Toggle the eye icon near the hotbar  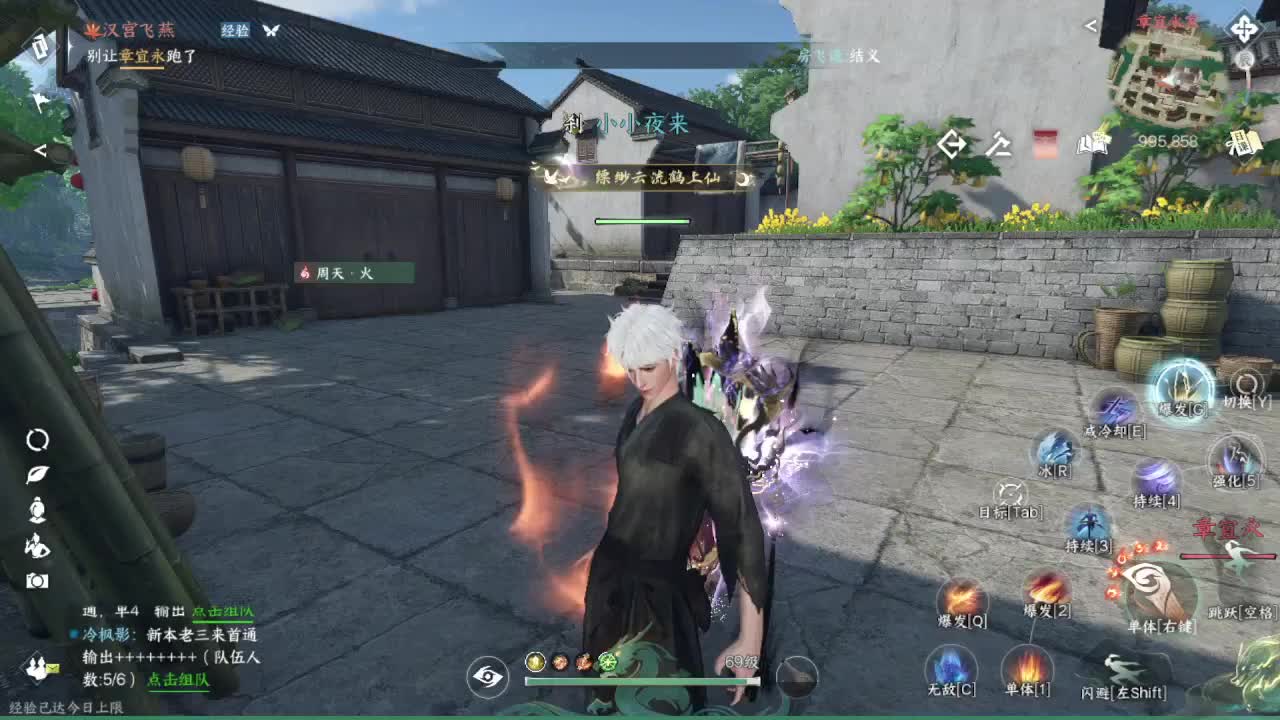coord(486,678)
